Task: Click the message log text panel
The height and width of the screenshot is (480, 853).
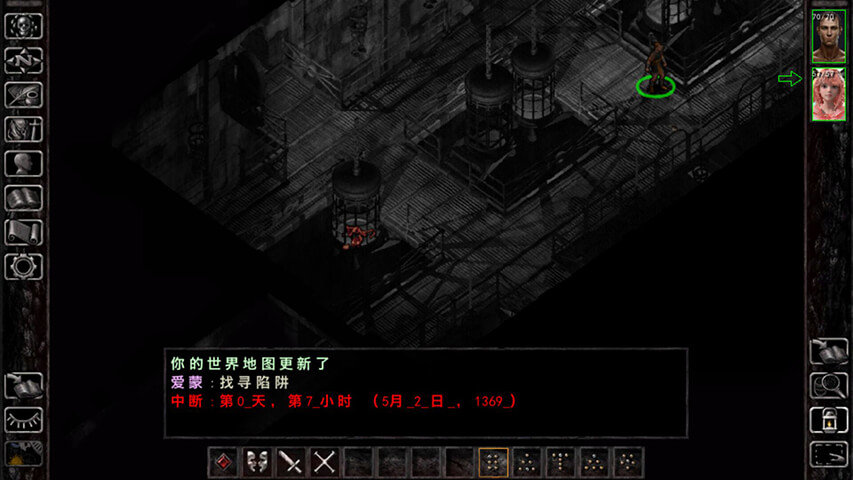Action: coord(426,392)
